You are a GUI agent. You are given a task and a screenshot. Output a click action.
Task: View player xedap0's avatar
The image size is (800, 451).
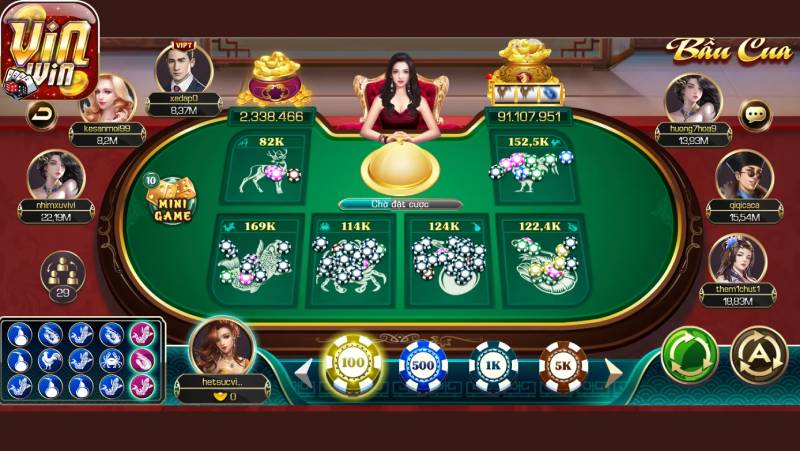183,68
